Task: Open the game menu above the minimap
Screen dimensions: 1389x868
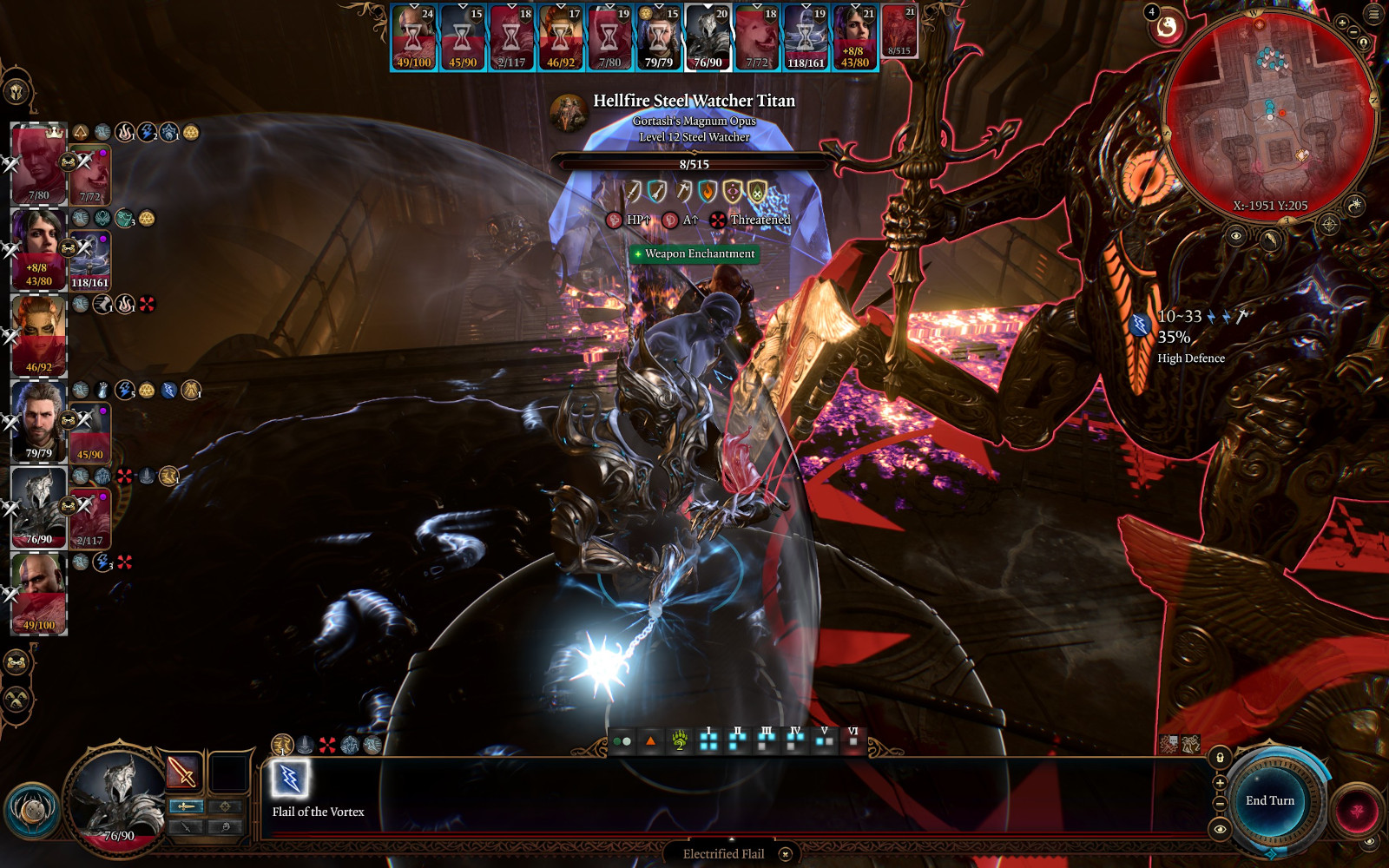Action: (1374, 14)
